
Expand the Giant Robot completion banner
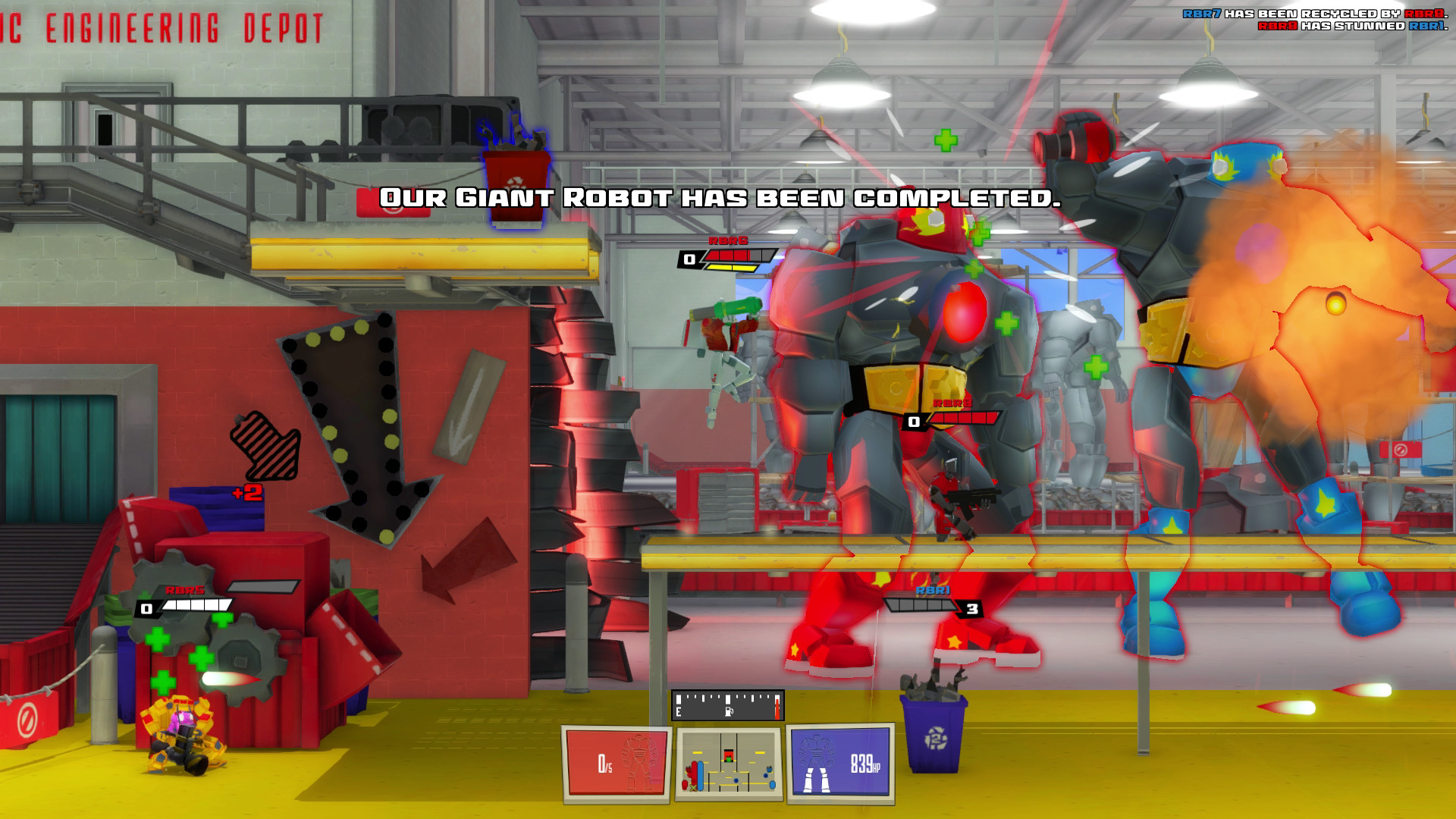tap(720, 199)
